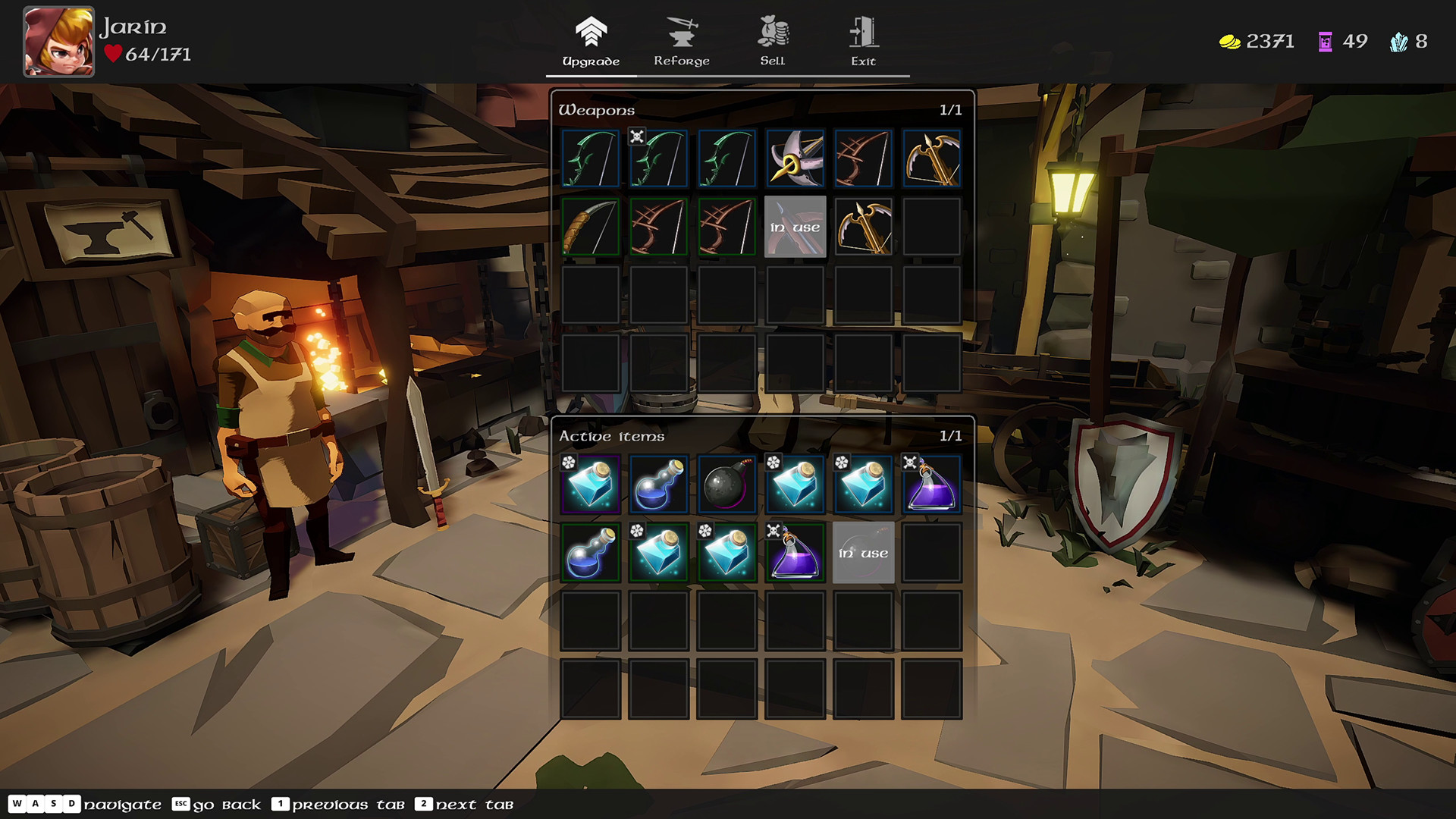Click the gold coins counter icon

point(1229,42)
